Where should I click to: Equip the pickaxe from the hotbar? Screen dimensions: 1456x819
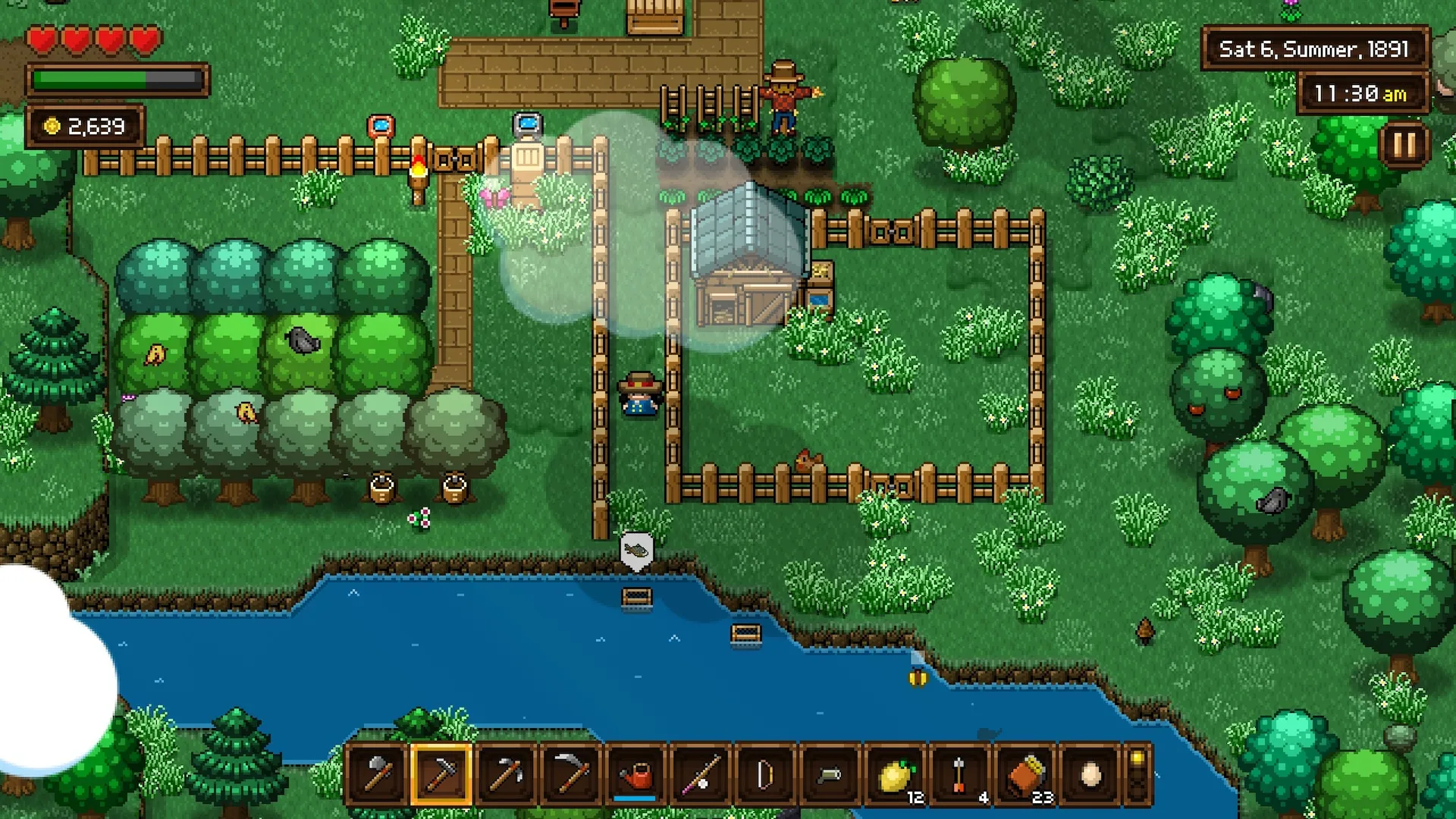tap(506, 774)
